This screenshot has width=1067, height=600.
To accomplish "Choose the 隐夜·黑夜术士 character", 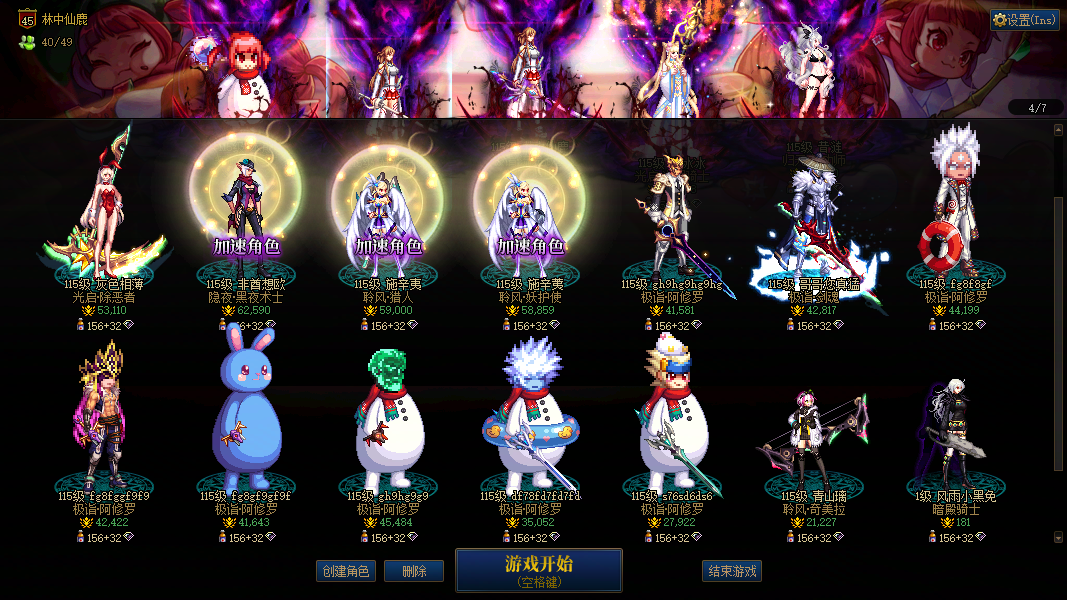I will 245,210.
